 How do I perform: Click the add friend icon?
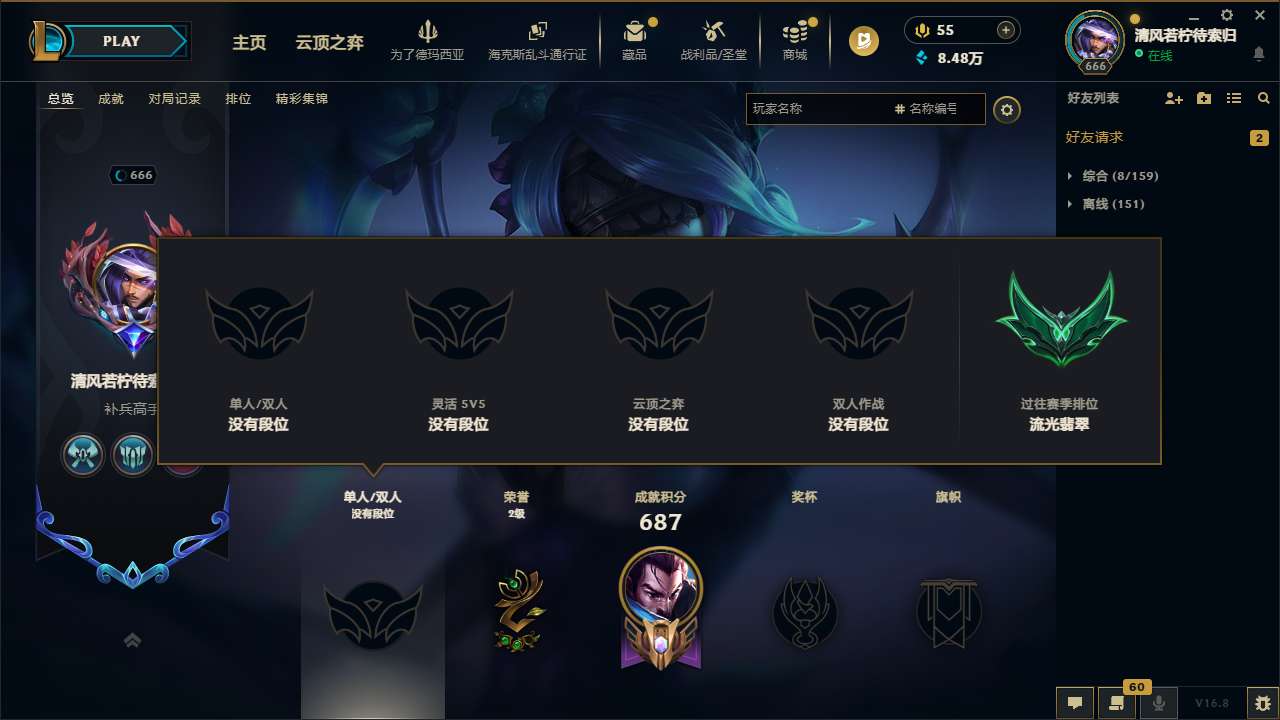[x=1172, y=98]
